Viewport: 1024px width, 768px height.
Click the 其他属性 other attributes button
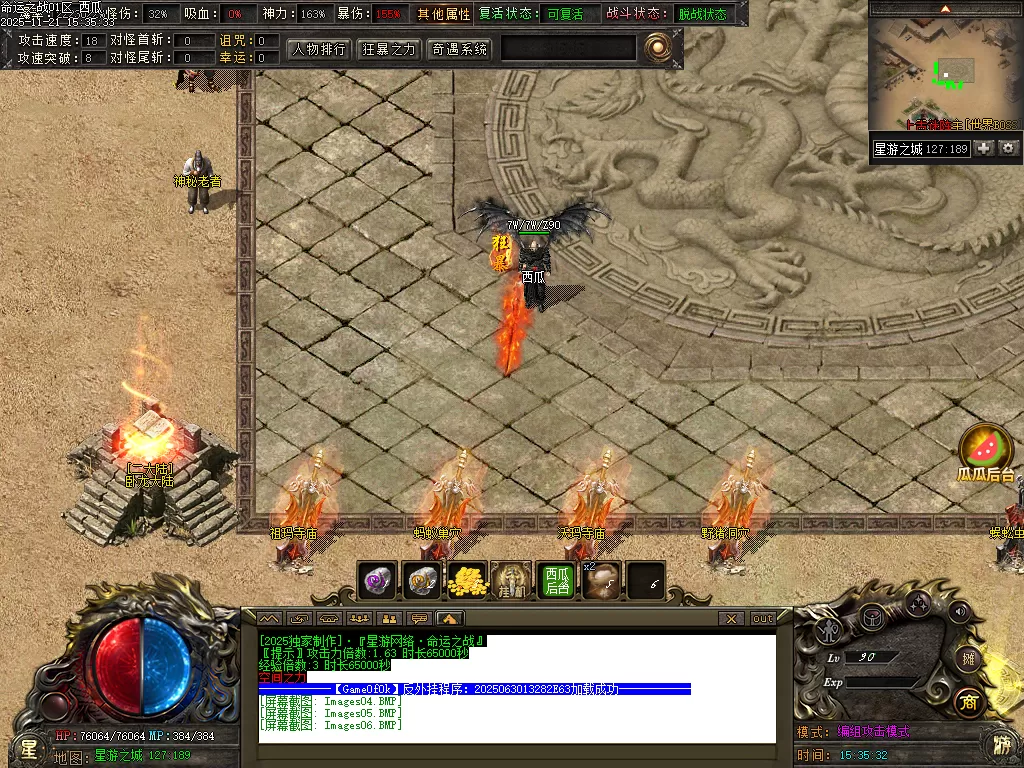(x=444, y=14)
